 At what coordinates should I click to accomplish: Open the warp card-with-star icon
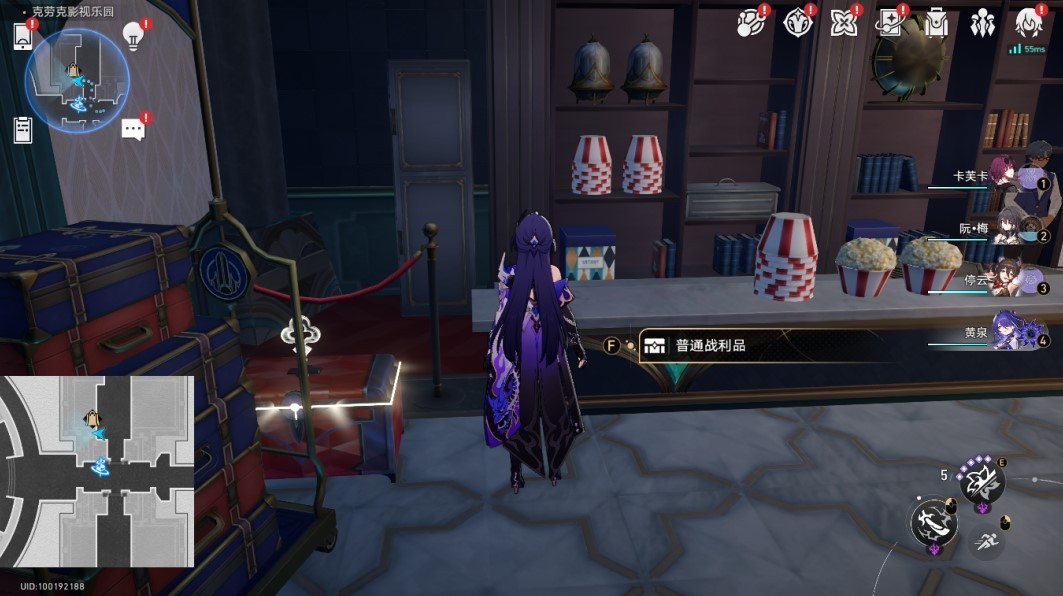pos(890,23)
